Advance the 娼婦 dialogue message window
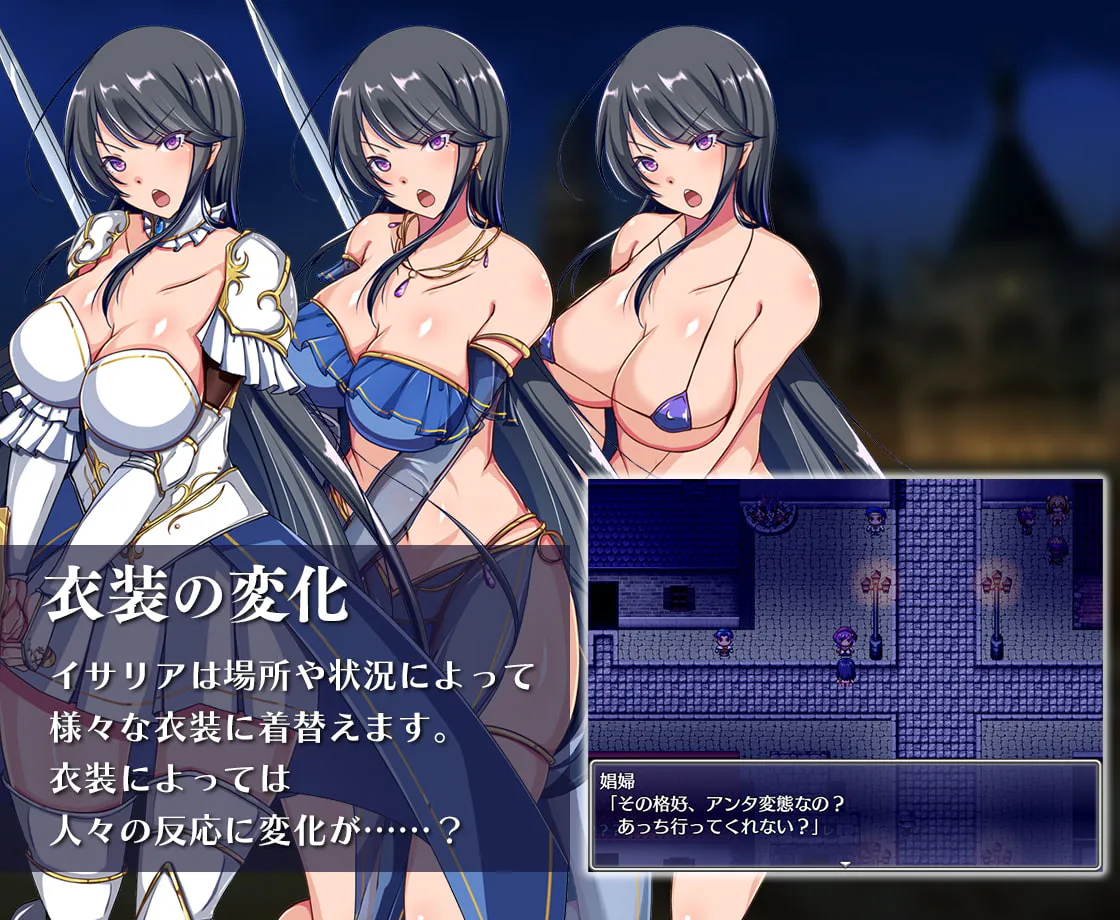The image size is (1120, 920). pyautogui.click(x=845, y=813)
